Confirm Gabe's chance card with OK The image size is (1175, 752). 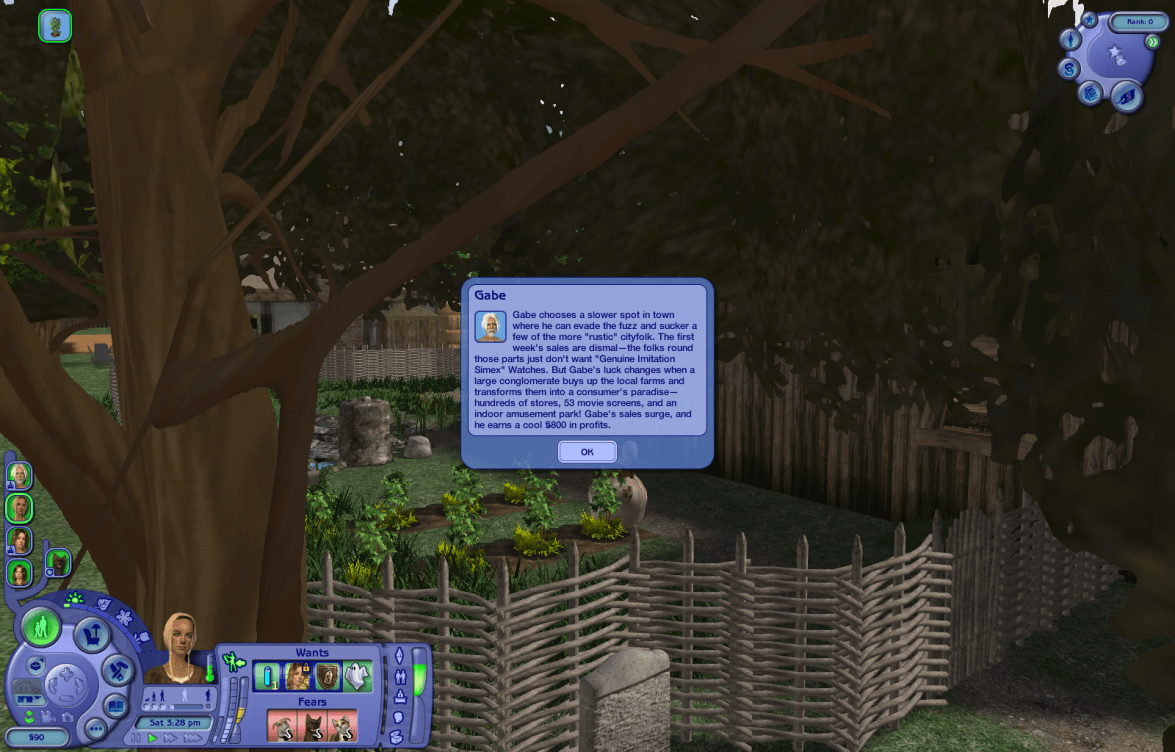(x=587, y=452)
